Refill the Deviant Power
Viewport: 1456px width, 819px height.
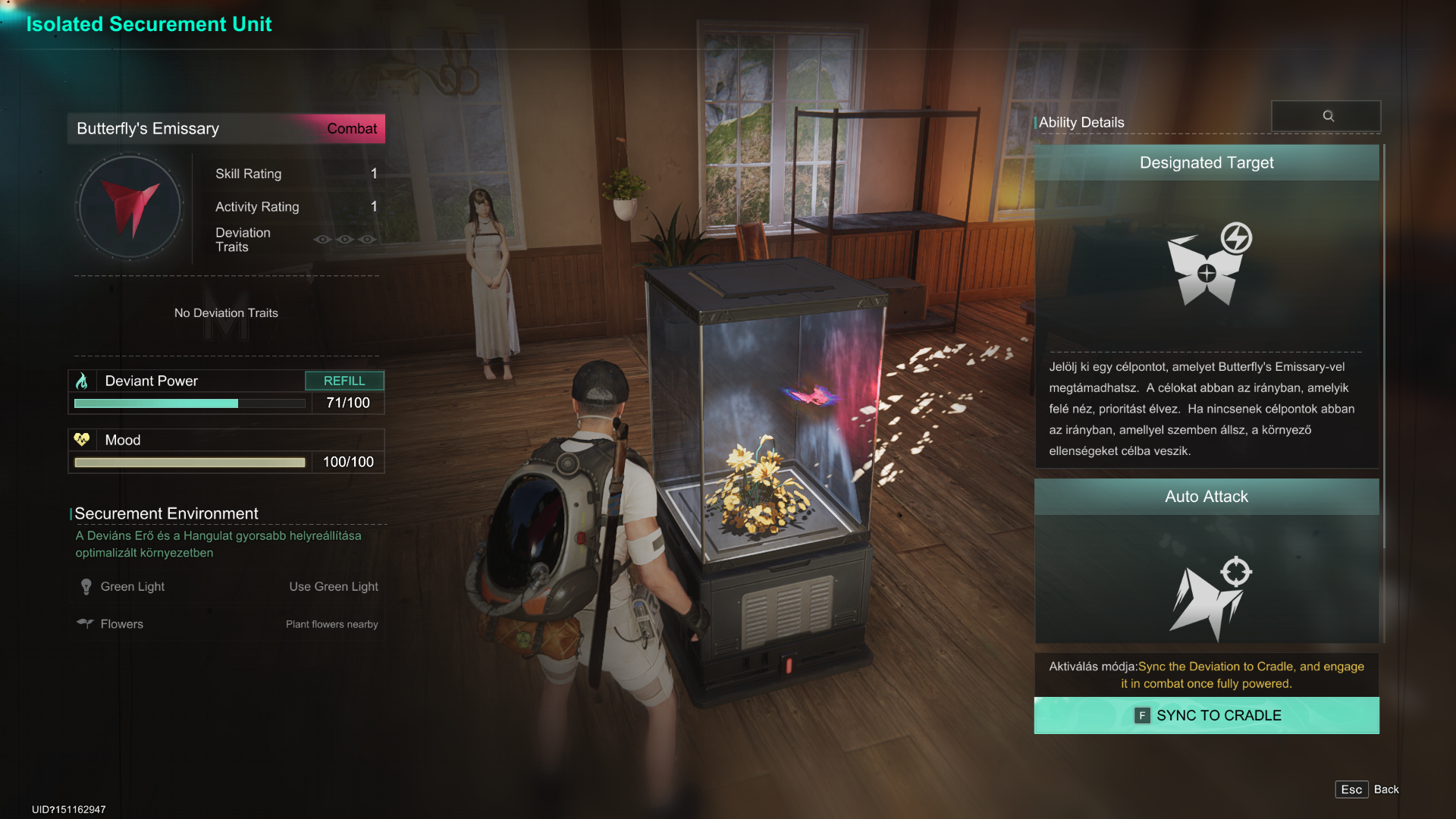344,381
